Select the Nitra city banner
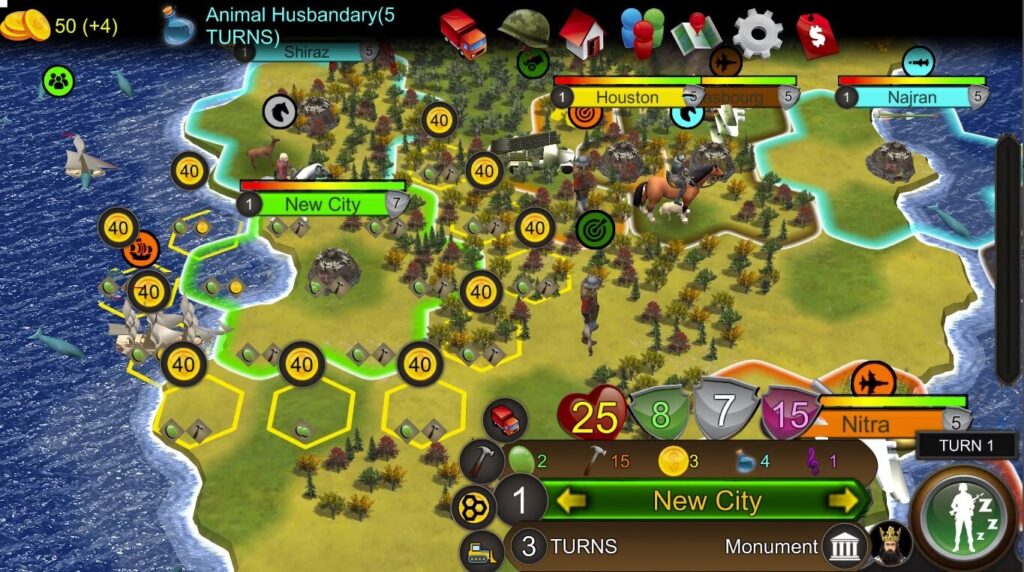The image size is (1024, 572). click(866, 424)
